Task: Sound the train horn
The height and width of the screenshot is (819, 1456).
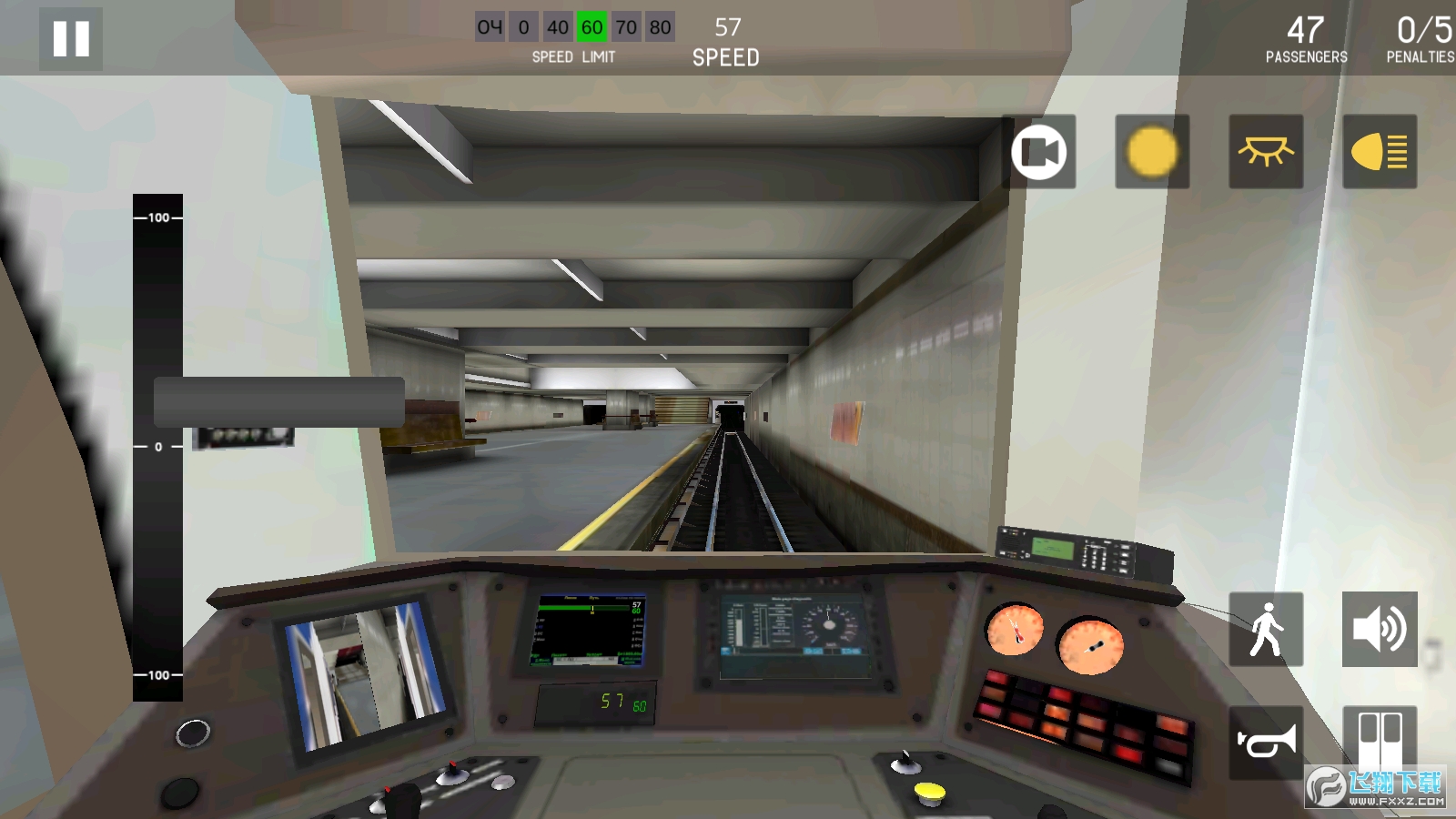Action: pyautogui.click(x=1266, y=742)
